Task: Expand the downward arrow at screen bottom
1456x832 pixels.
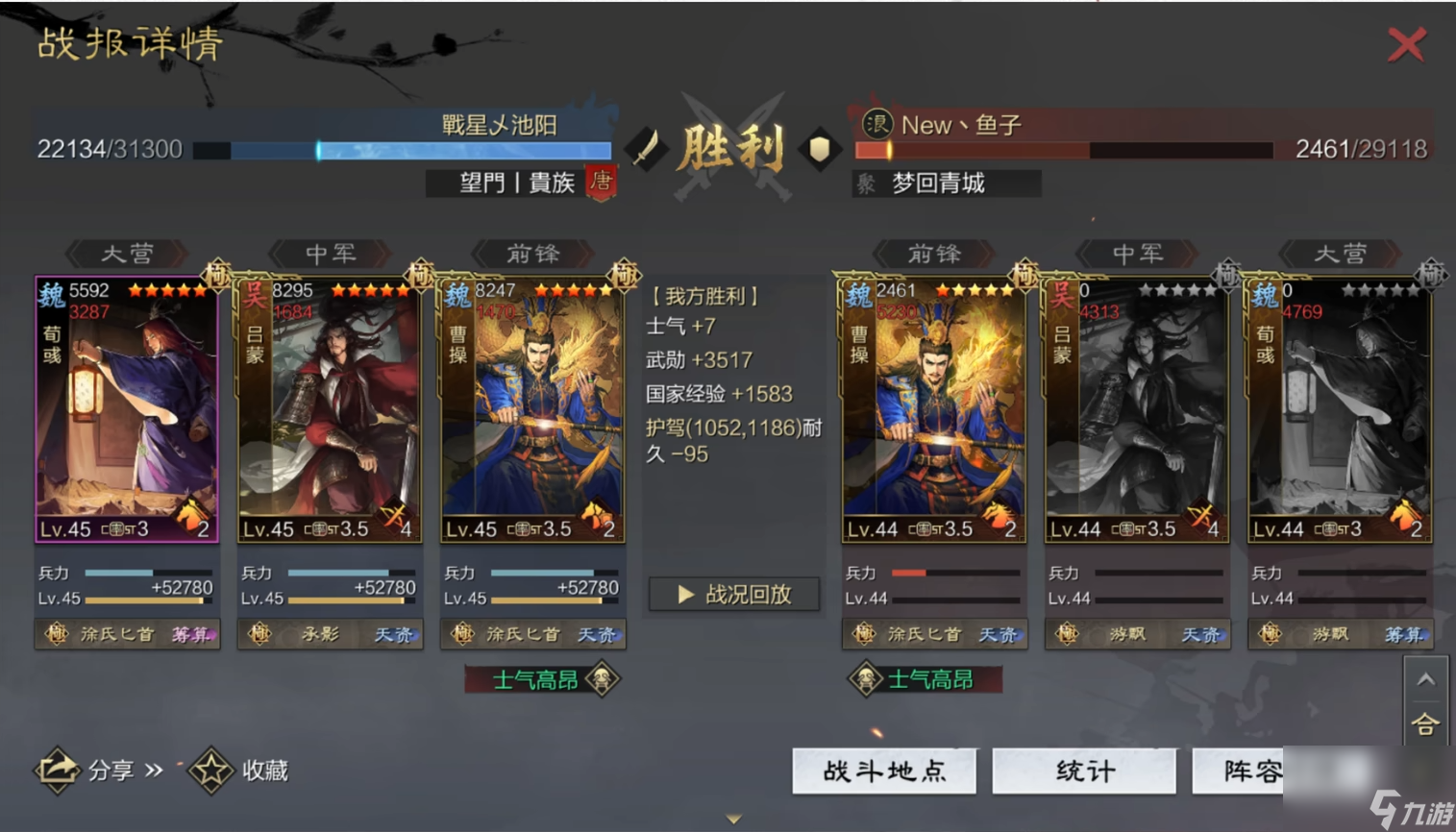Action: point(733,819)
